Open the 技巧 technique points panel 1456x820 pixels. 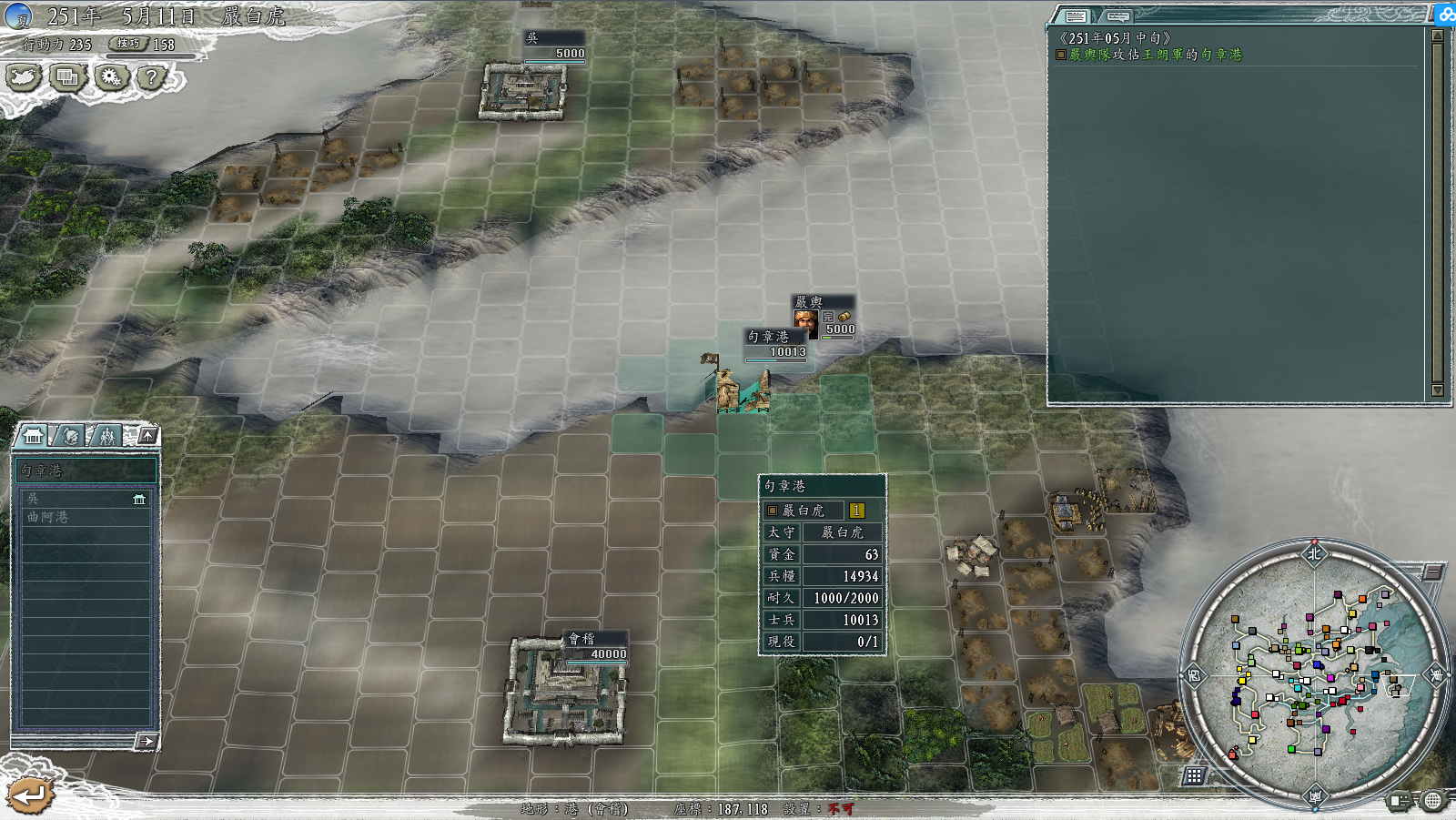(x=128, y=44)
